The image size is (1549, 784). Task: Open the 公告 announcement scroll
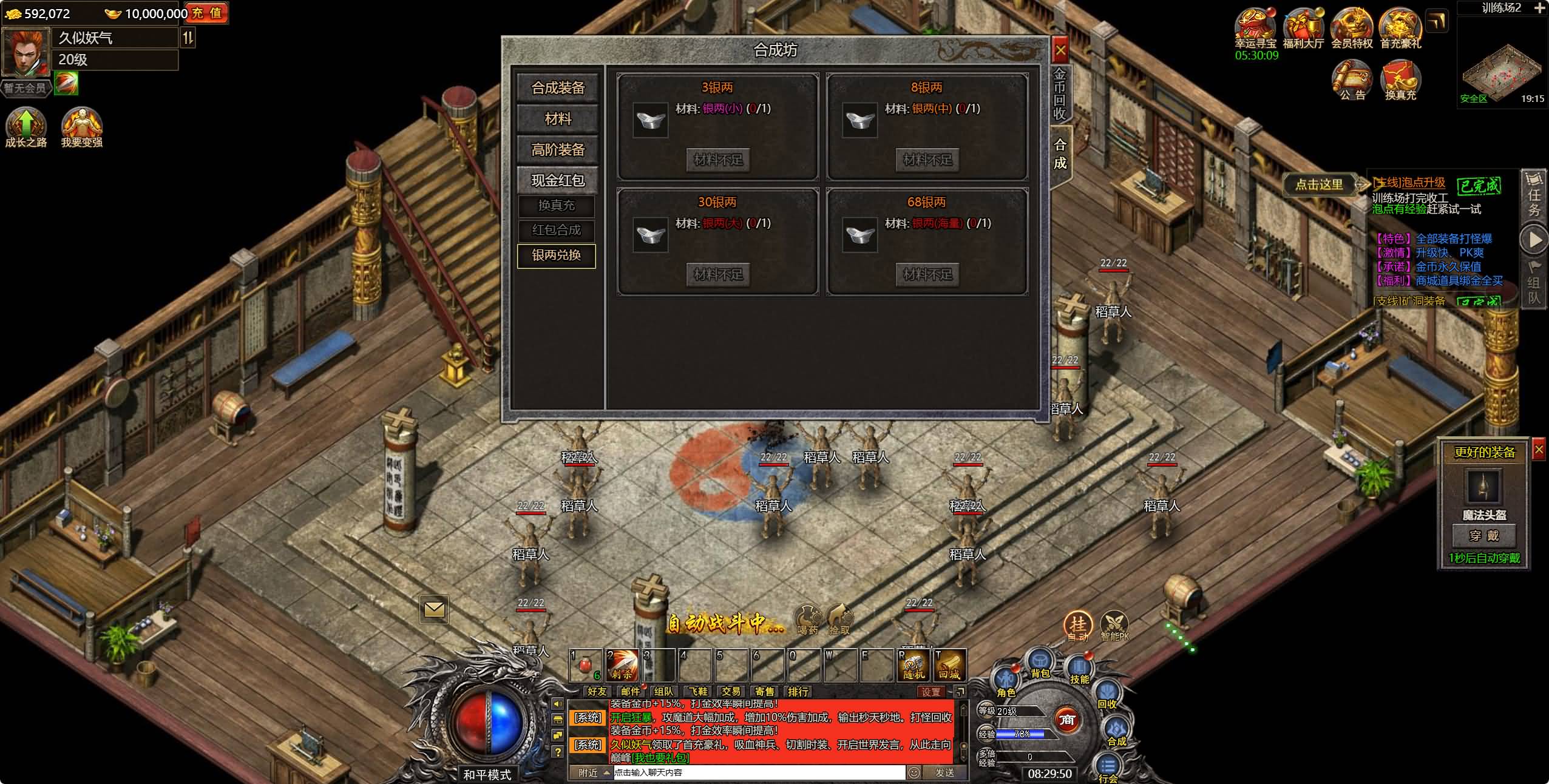(x=1352, y=80)
